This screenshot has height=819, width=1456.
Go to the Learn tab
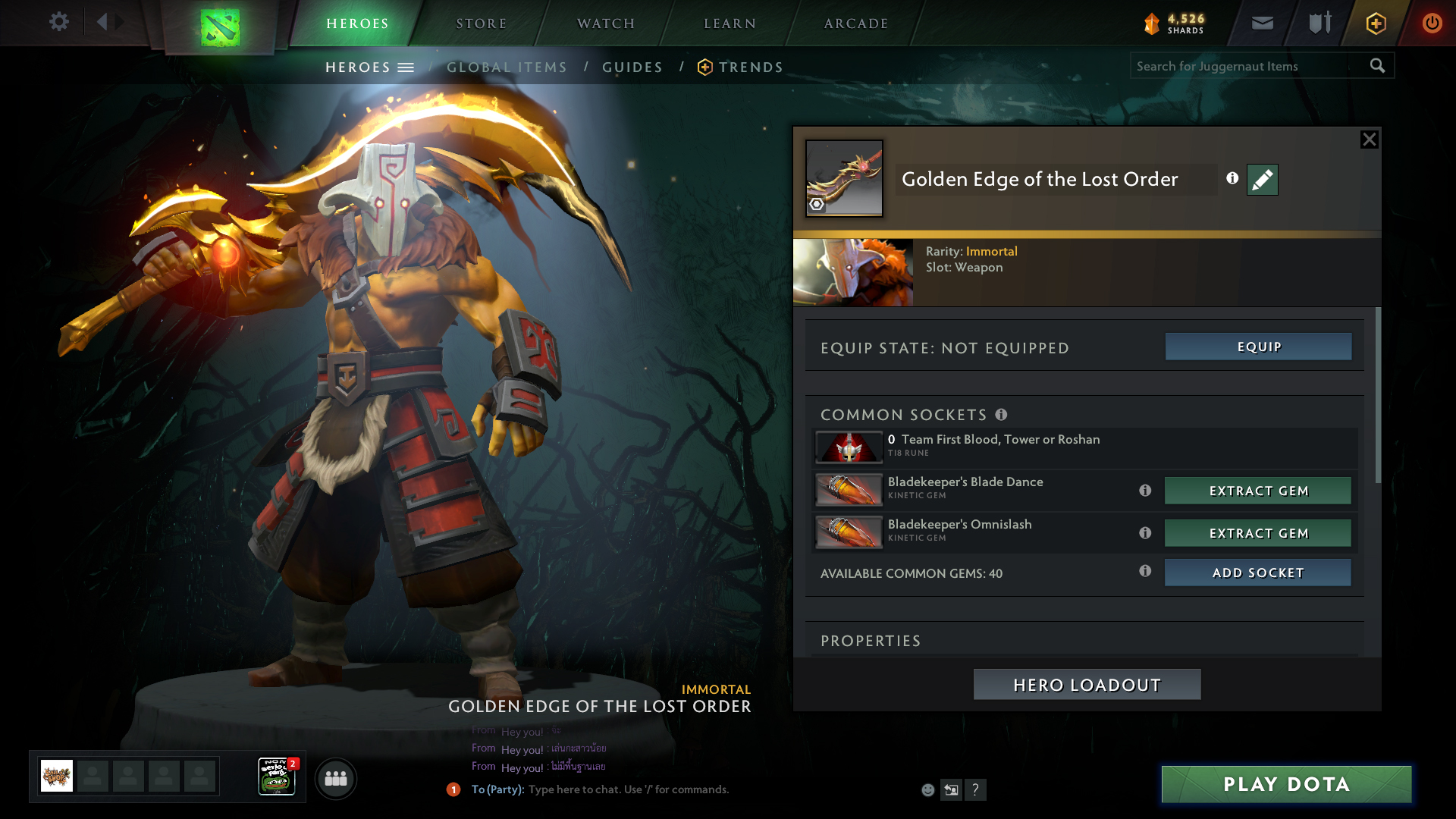730,24
